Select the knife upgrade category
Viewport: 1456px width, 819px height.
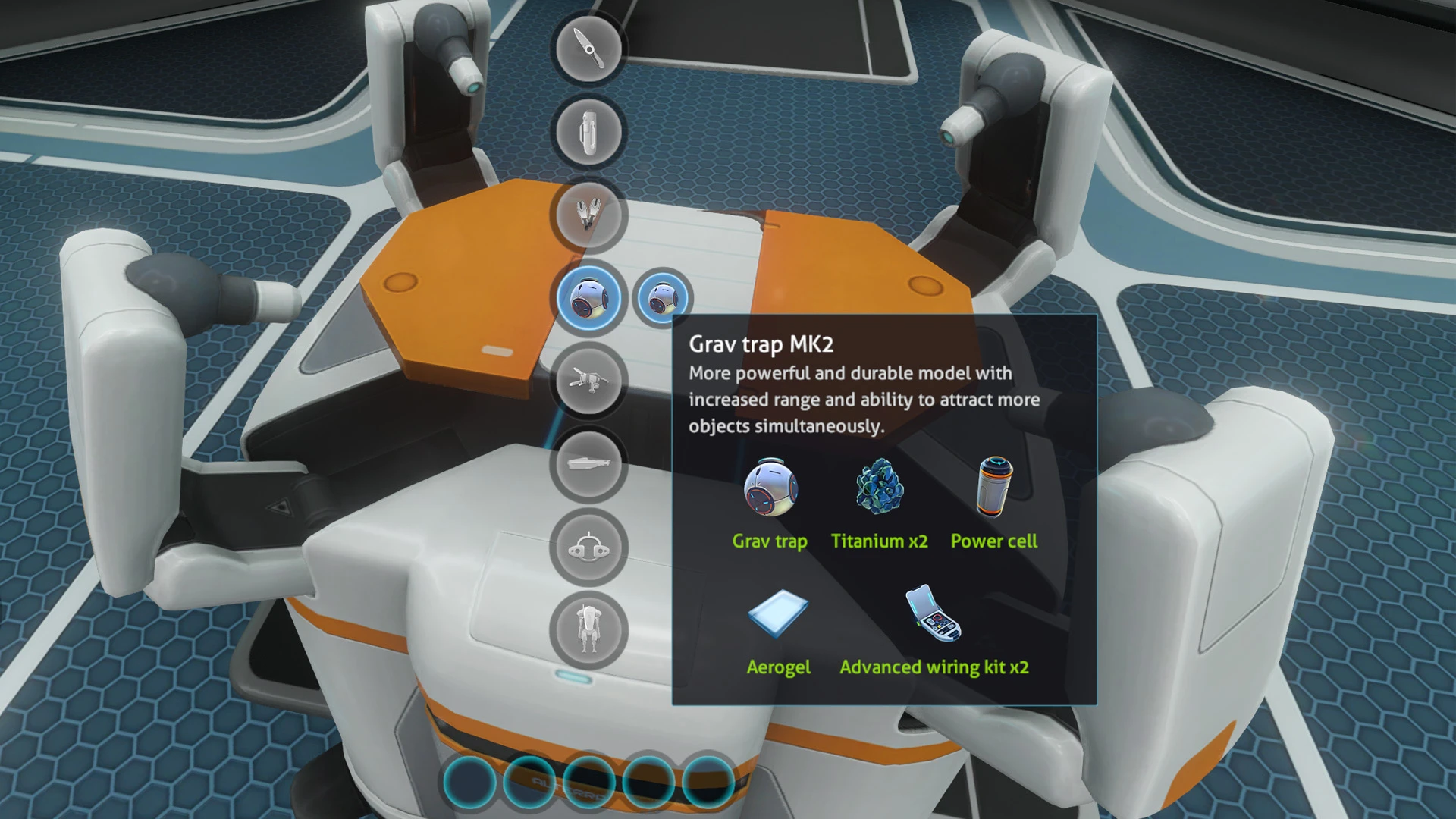[x=588, y=49]
